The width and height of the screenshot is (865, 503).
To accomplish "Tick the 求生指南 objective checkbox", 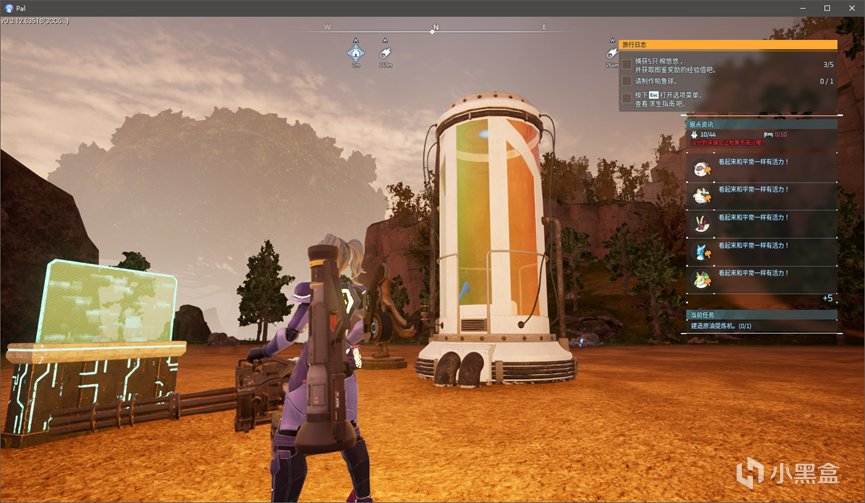I will tap(626, 98).
